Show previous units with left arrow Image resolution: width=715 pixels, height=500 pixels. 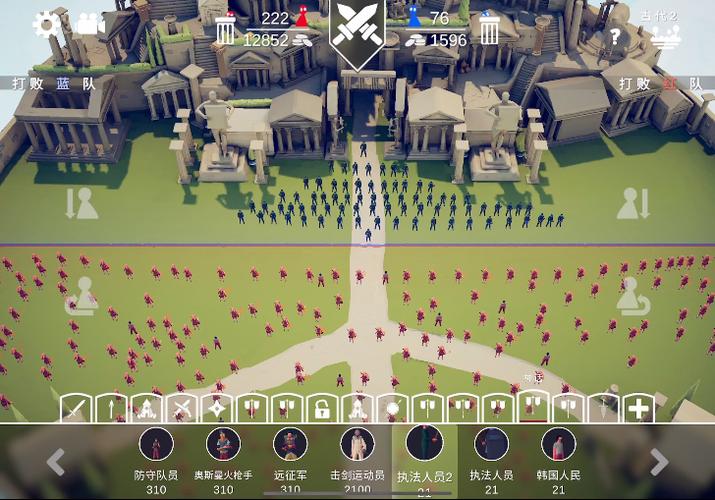click(x=56, y=461)
